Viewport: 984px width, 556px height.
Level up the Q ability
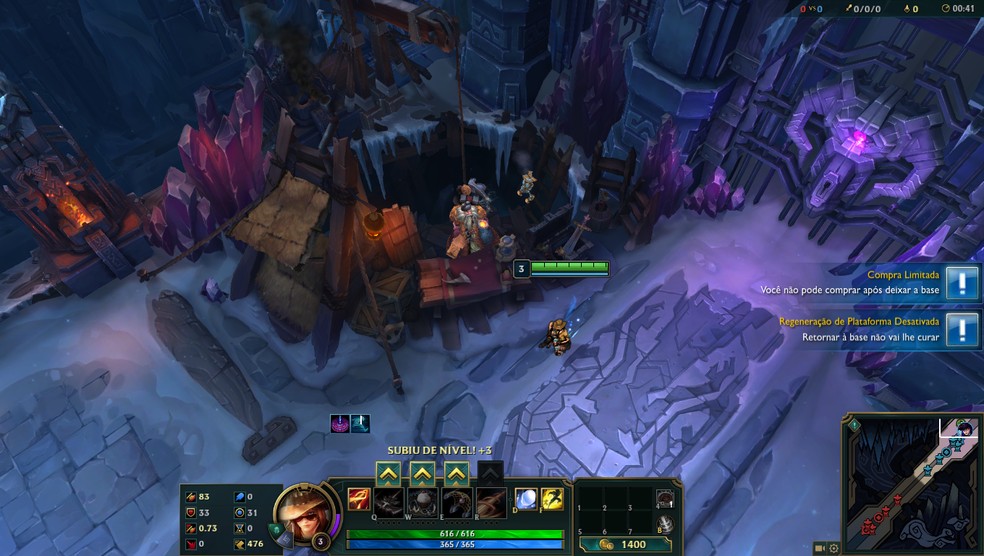[x=388, y=473]
